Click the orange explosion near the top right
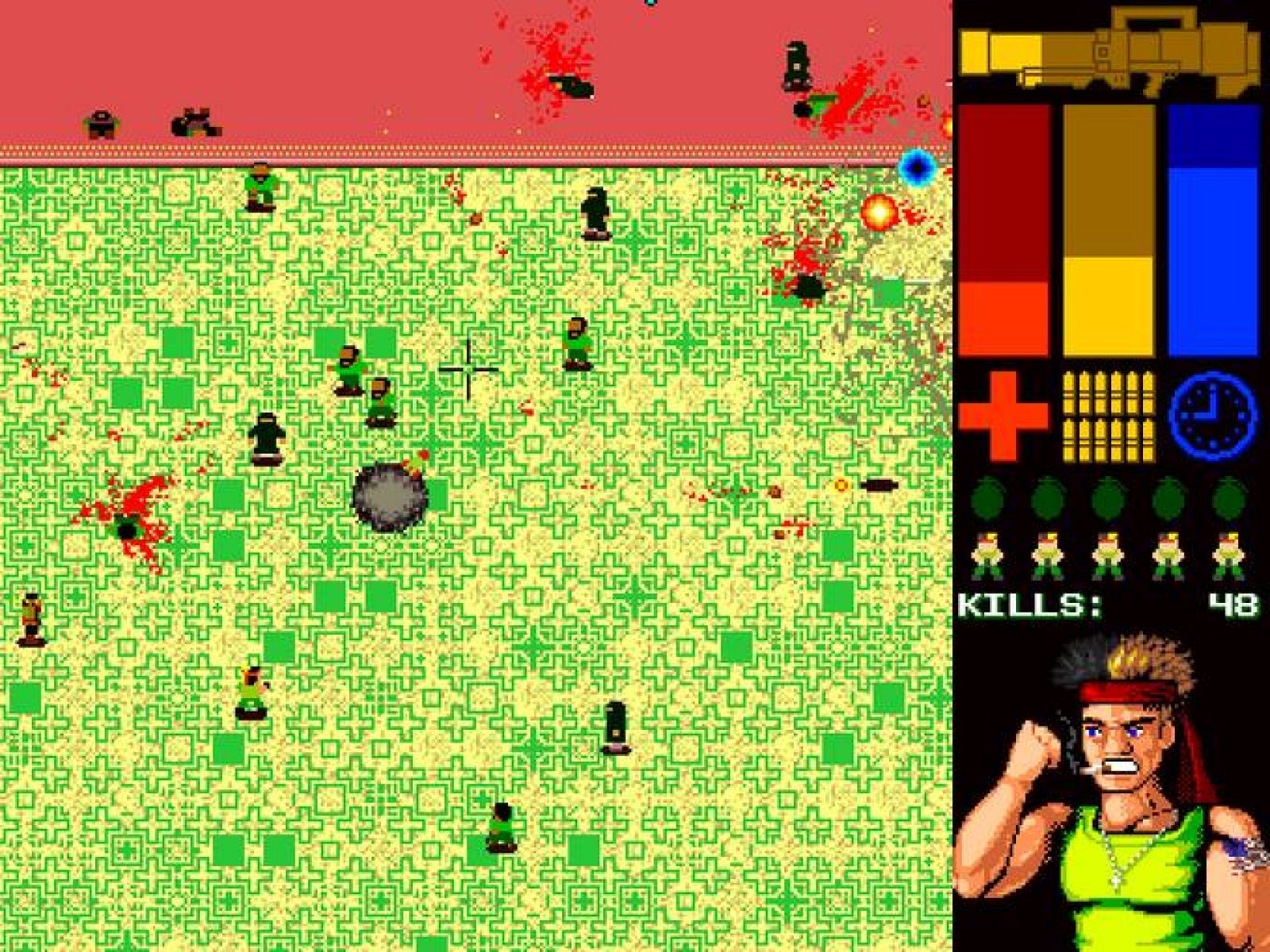The width and height of the screenshot is (1270, 952). click(878, 214)
